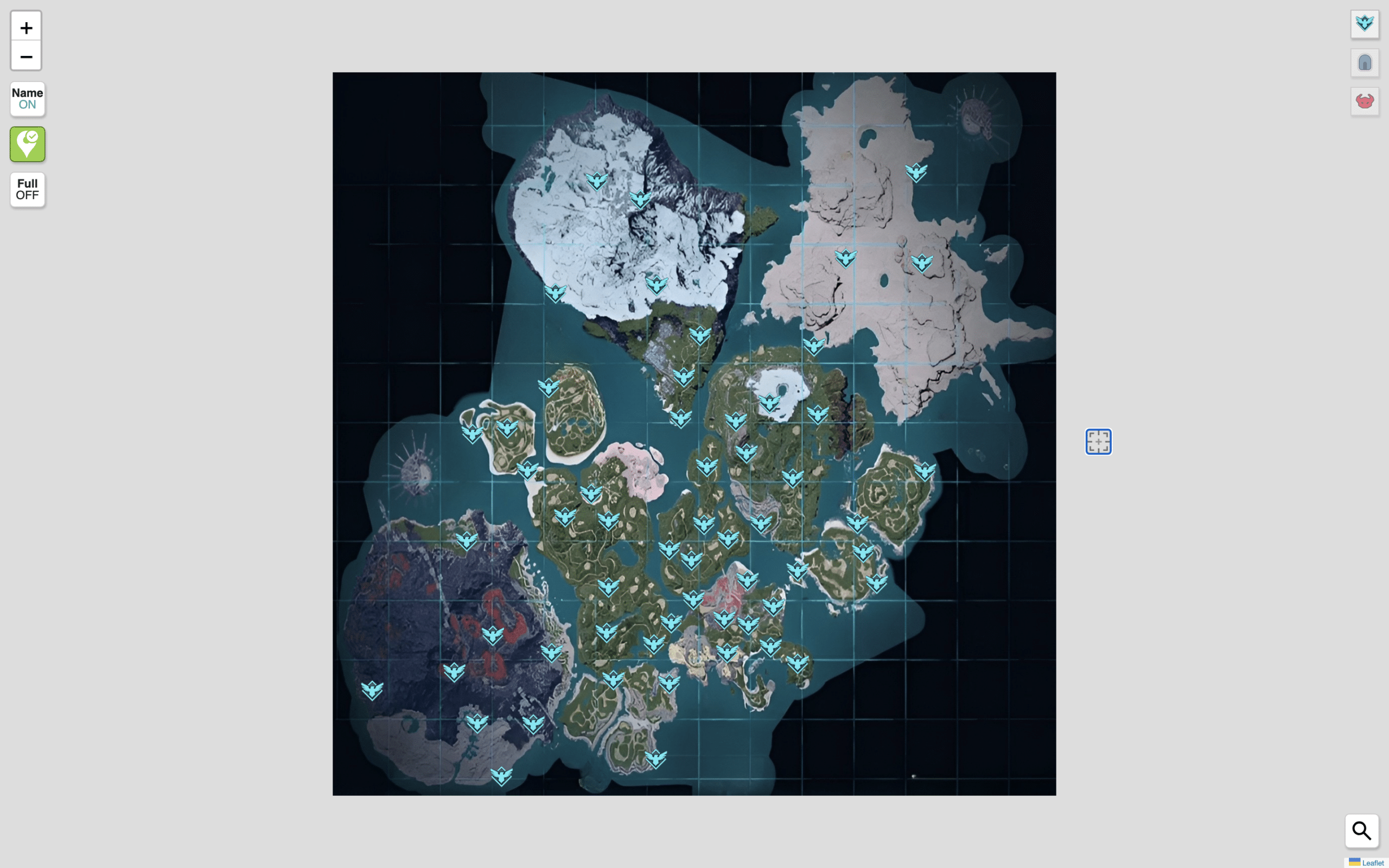This screenshot has height=868, width=1389.
Task: Click the flag icon beside the Leaflet credit
Action: [1355, 862]
